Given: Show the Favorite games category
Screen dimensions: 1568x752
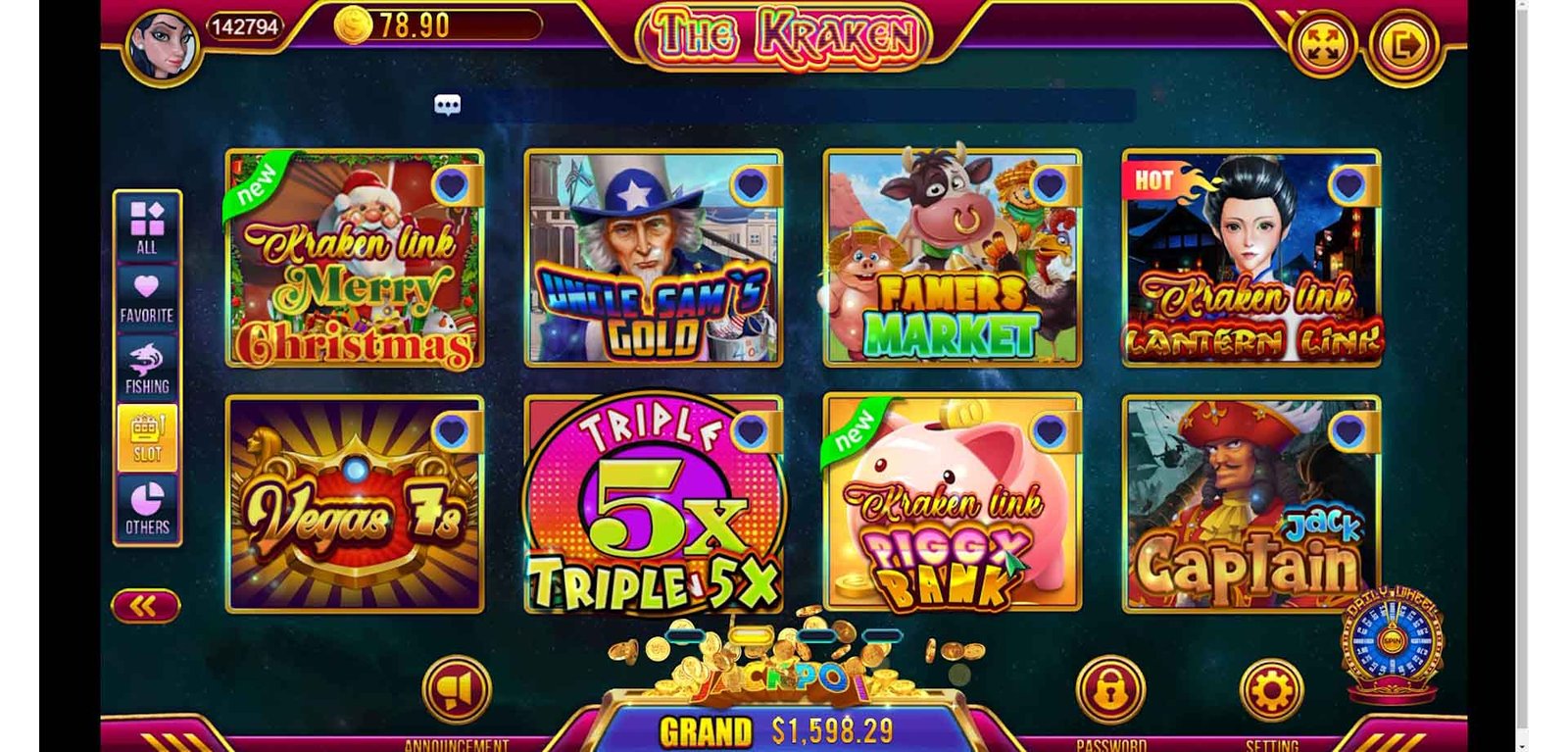Looking at the screenshot, I should [x=147, y=297].
